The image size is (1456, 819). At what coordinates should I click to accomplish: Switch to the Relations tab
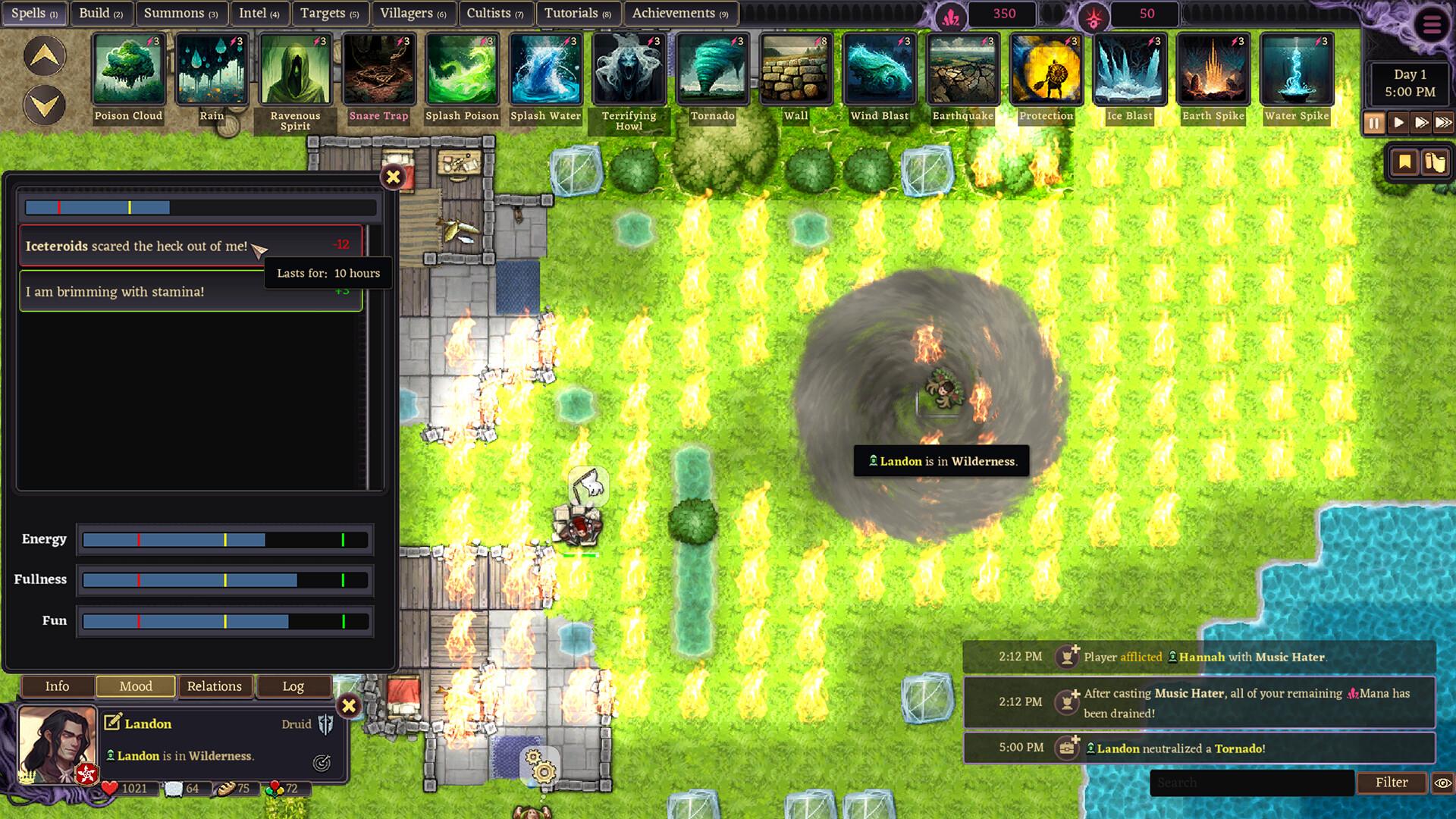pos(215,686)
